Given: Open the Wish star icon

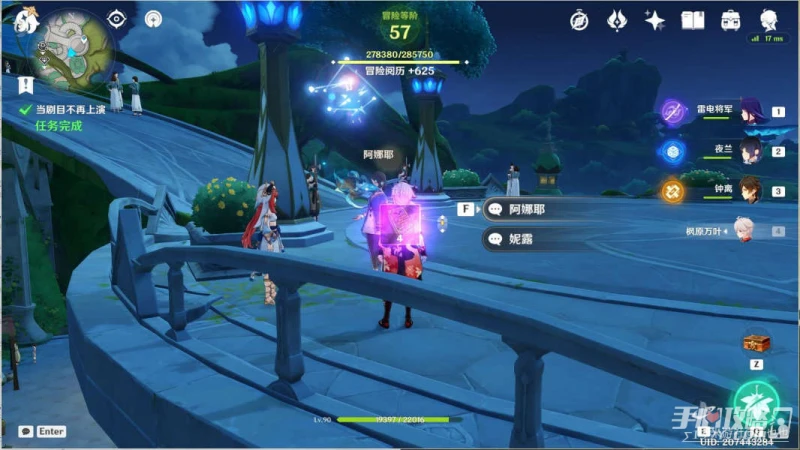Looking at the screenshot, I should [655, 20].
